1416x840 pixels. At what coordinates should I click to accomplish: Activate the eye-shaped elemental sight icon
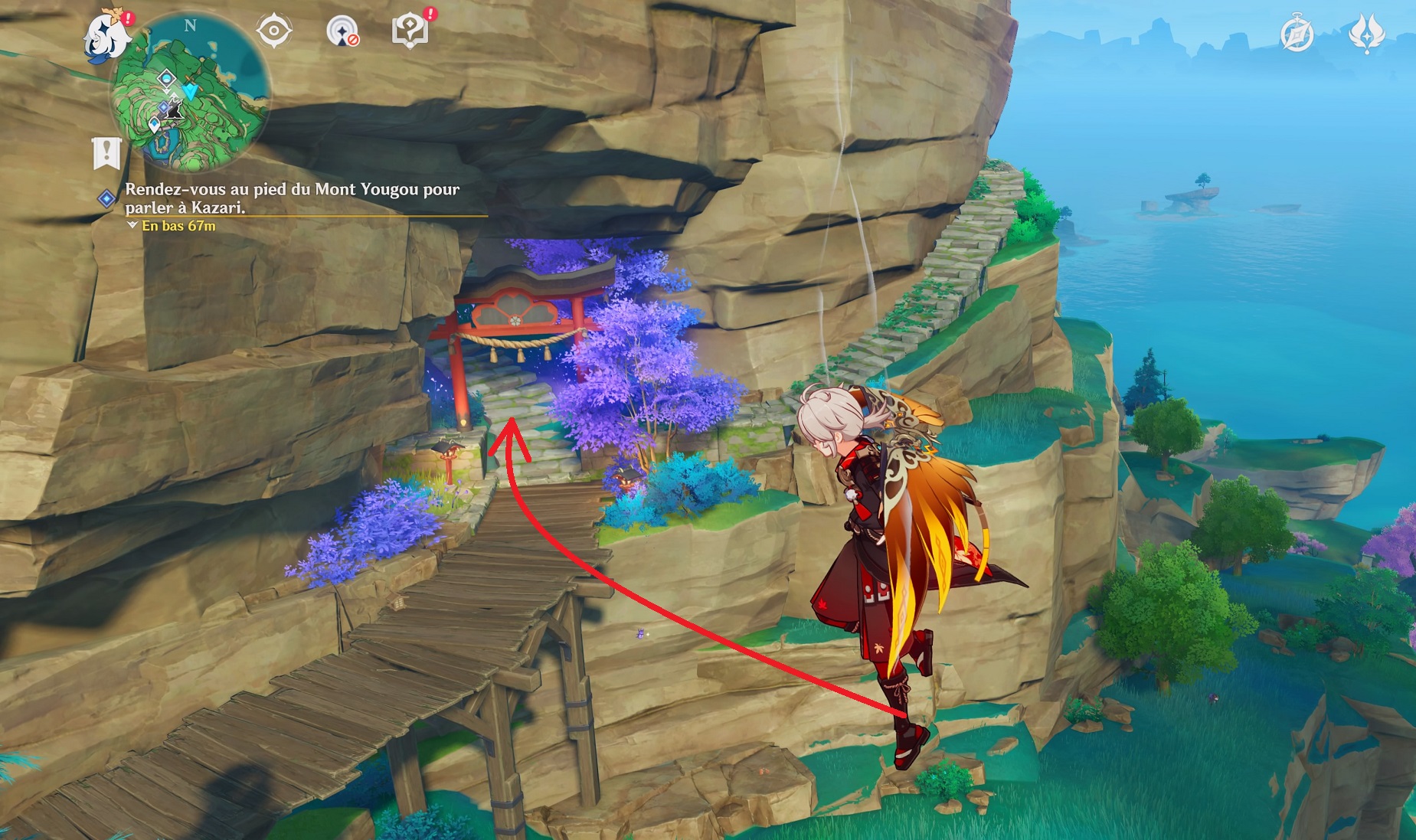pyautogui.click(x=273, y=32)
